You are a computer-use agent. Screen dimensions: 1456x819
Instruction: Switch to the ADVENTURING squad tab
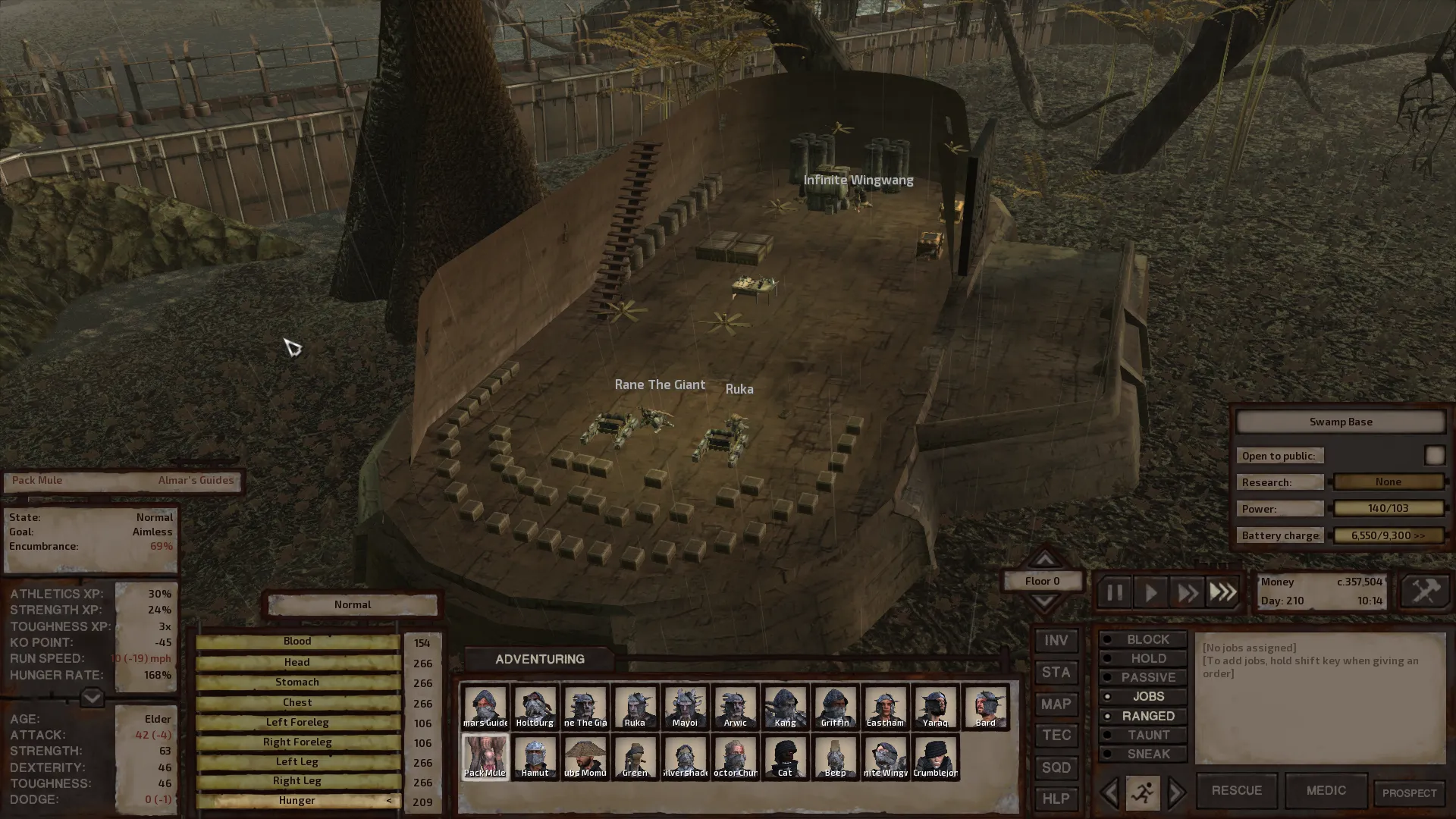tap(539, 659)
